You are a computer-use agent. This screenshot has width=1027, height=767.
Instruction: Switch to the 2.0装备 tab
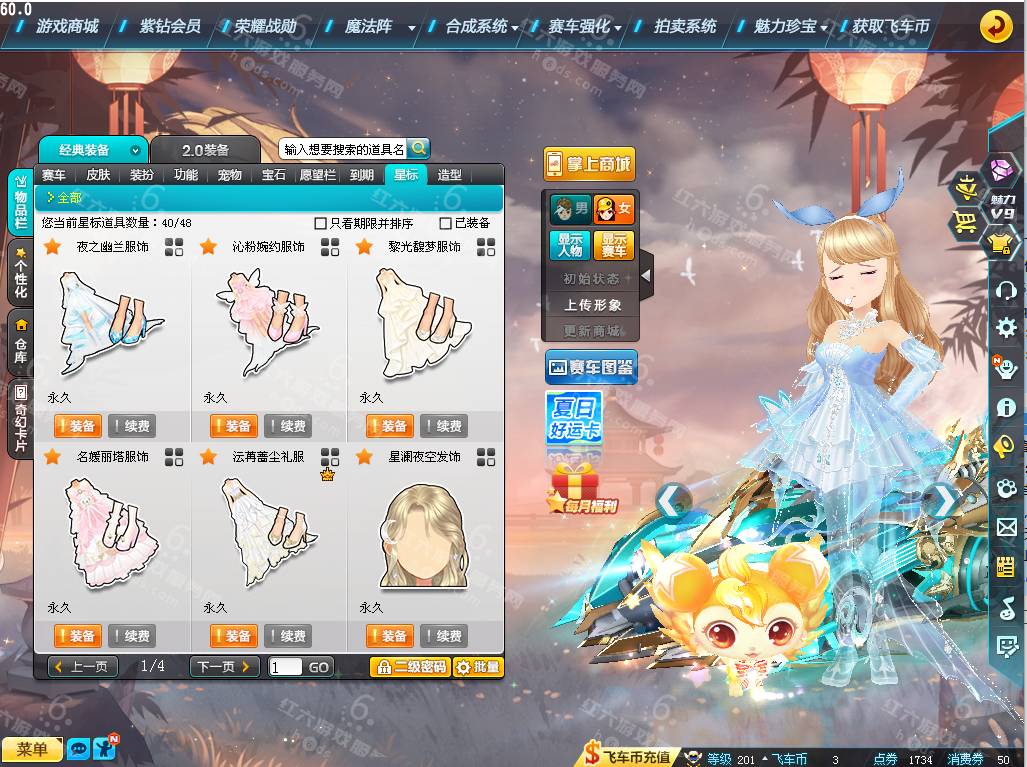coord(205,150)
